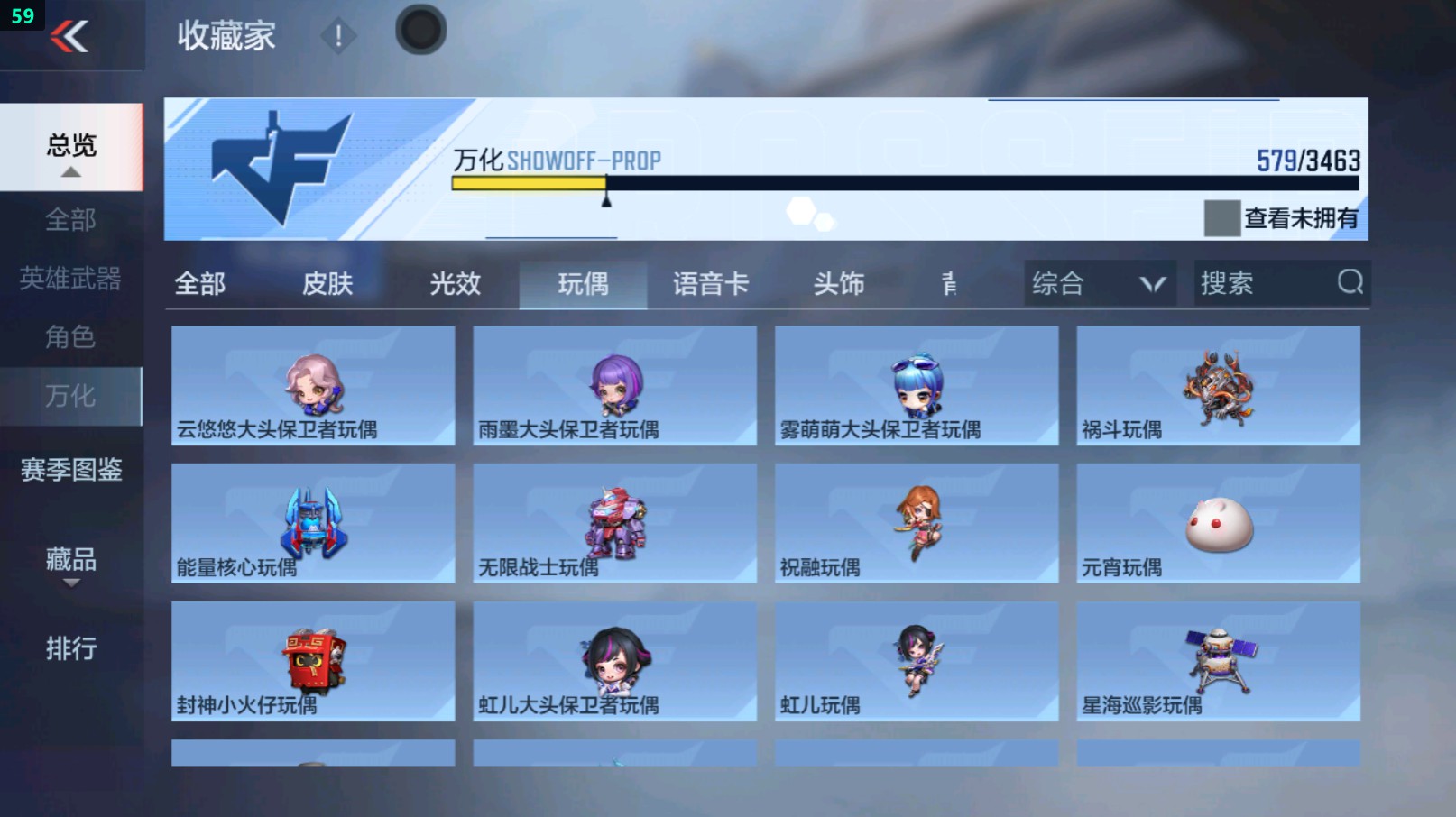Switch to the 皮肤 tab
The height and width of the screenshot is (817, 1456).
(x=327, y=283)
